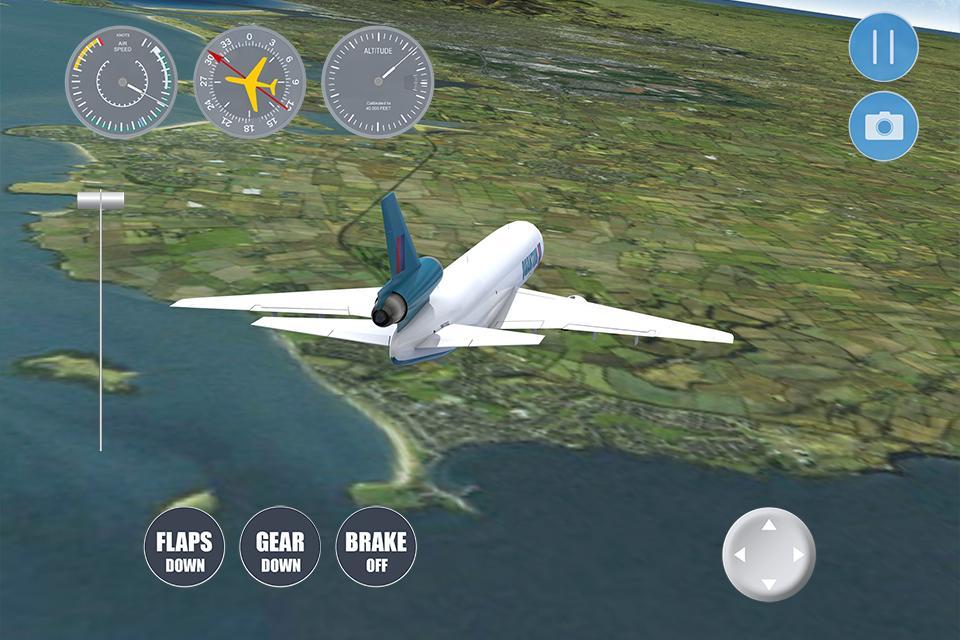Toggle the Gear Down button

click(280, 547)
